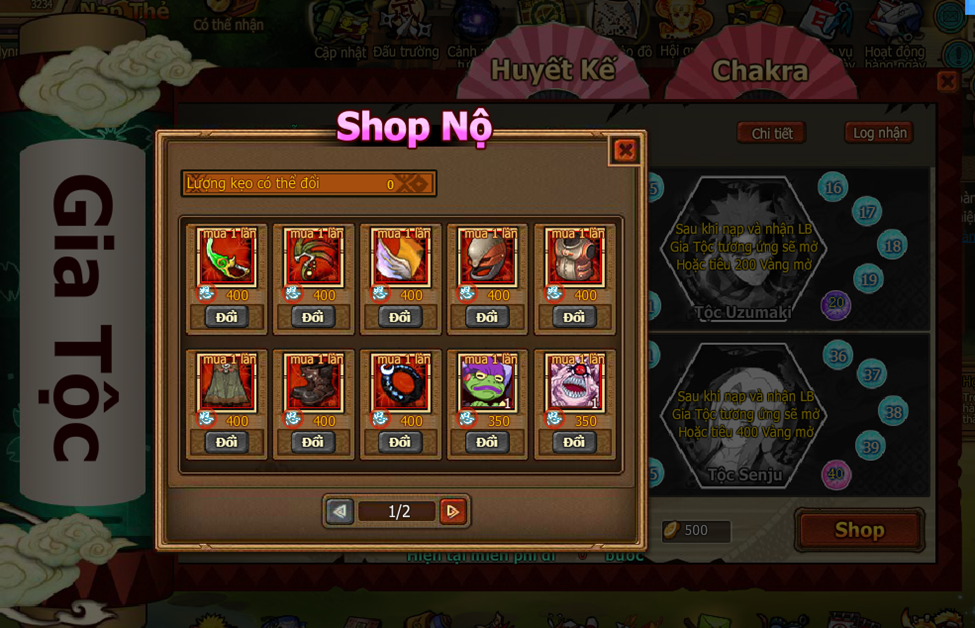Screen dimensions: 975x628
Task: Select the chest armor item
Action: click(x=574, y=259)
